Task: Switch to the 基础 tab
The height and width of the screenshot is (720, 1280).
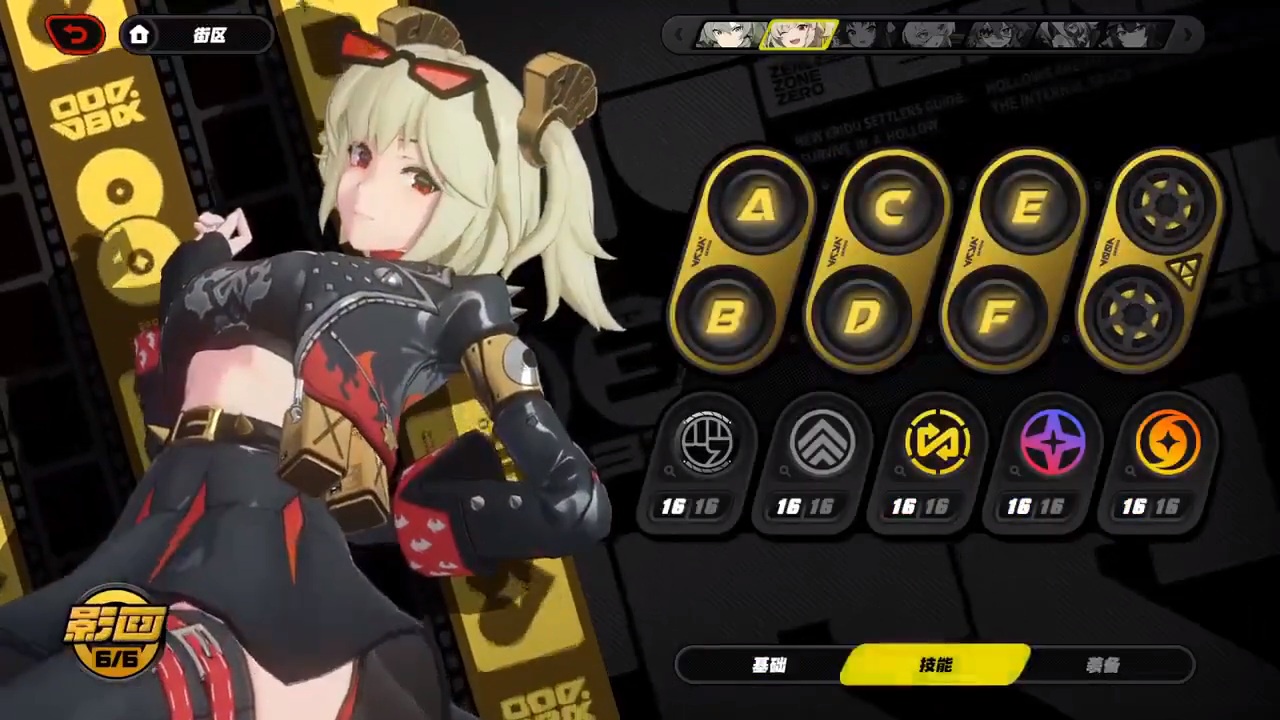Action: tap(768, 666)
